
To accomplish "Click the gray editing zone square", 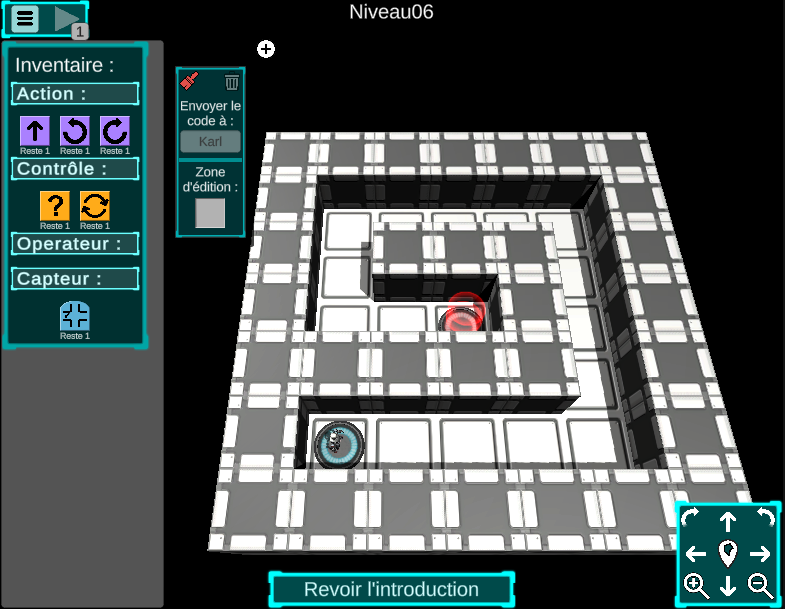I will [210, 213].
